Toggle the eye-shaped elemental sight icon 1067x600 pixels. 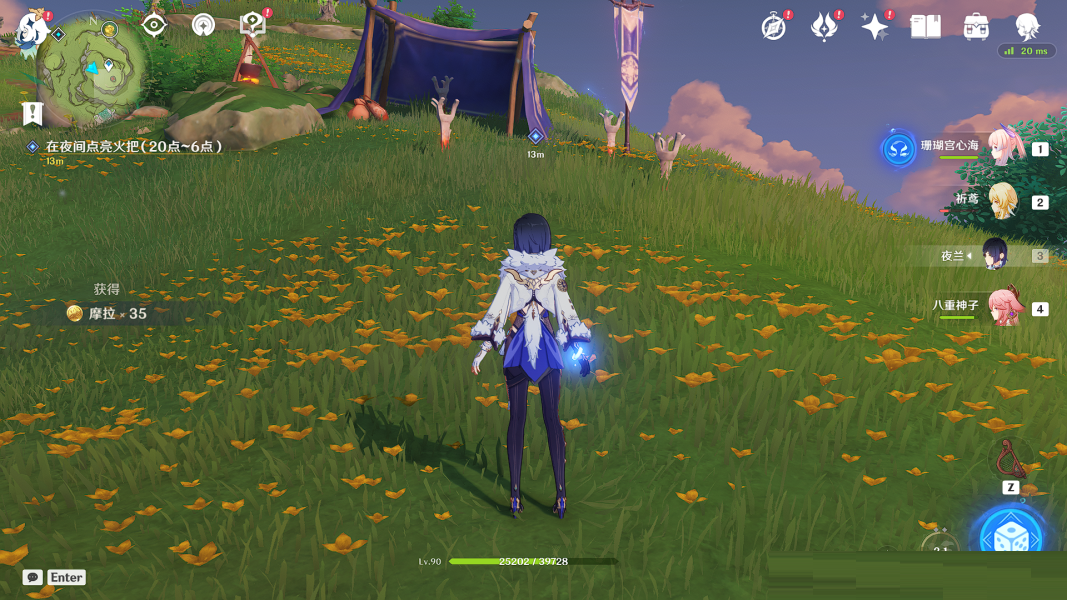click(x=154, y=25)
